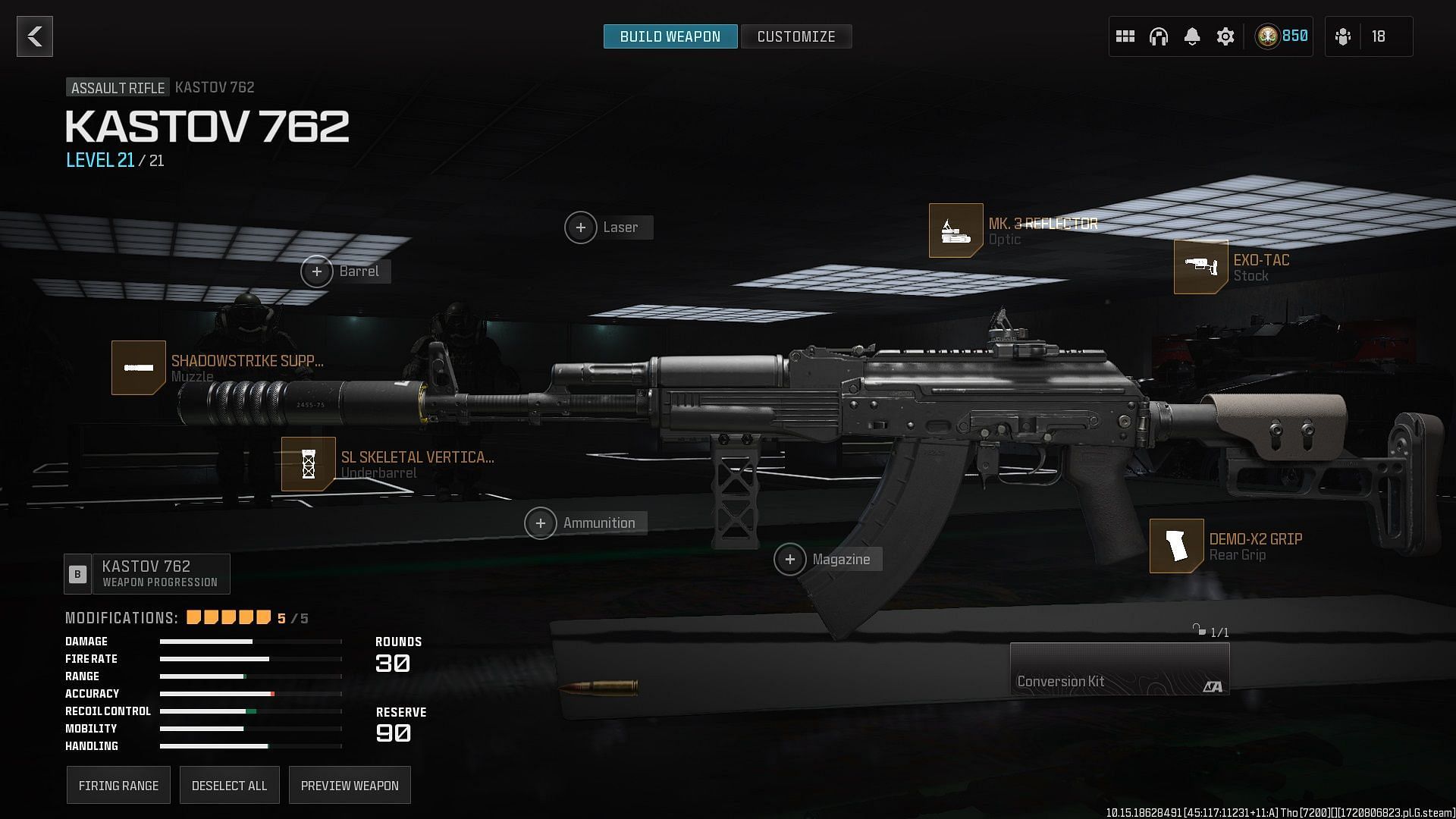Viewport: 1456px width, 819px height.
Task: Open settings with the gear icon
Action: pos(1225,36)
